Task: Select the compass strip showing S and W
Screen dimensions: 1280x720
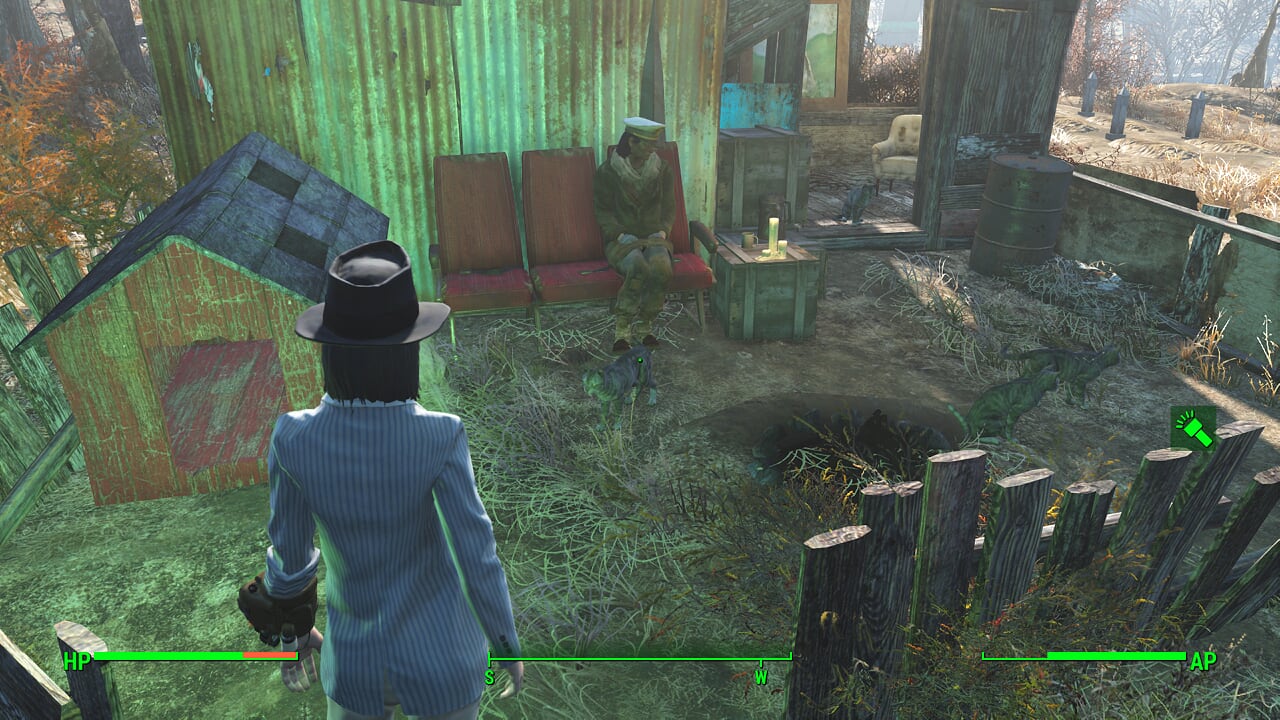Action: coord(639,664)
